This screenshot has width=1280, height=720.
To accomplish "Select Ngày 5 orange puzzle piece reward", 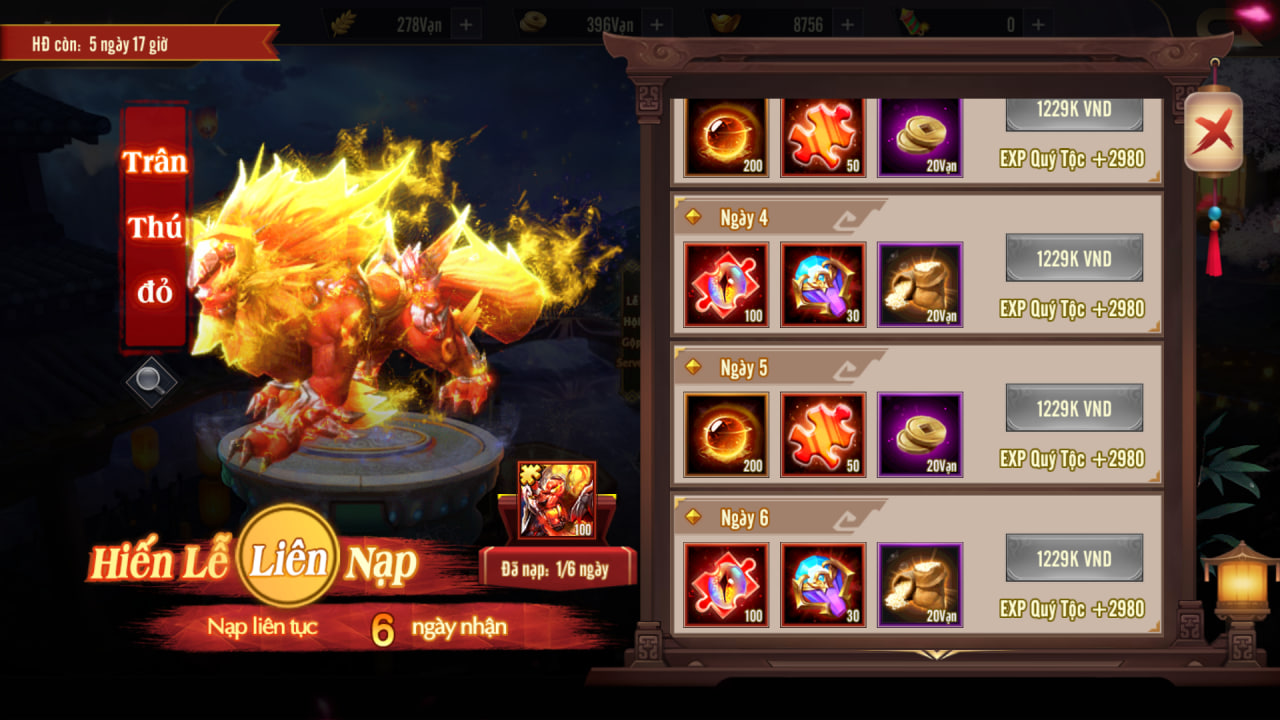I will point(823,435).
